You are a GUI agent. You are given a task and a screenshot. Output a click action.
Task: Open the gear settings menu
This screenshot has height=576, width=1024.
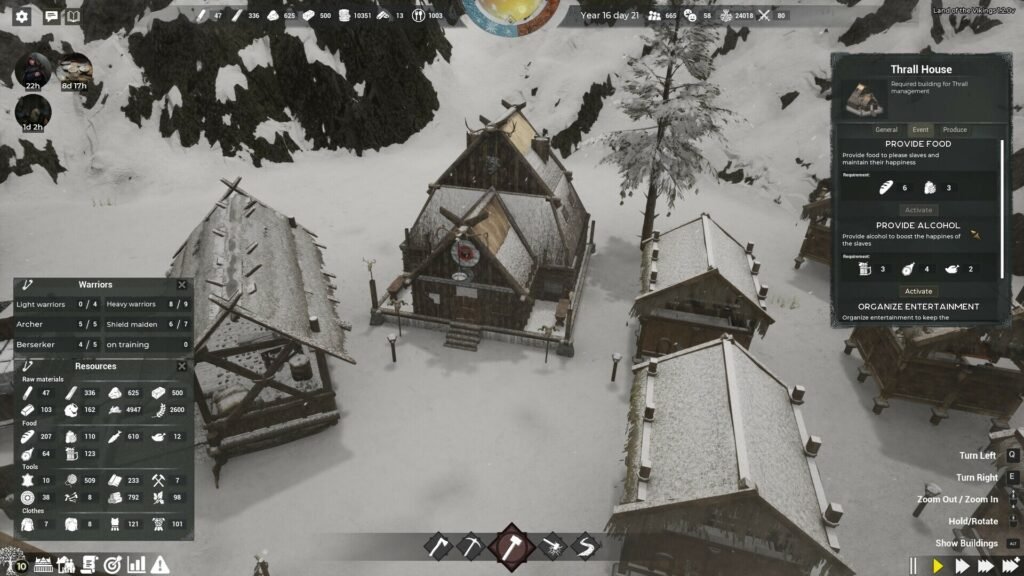[x=22, y=17]
